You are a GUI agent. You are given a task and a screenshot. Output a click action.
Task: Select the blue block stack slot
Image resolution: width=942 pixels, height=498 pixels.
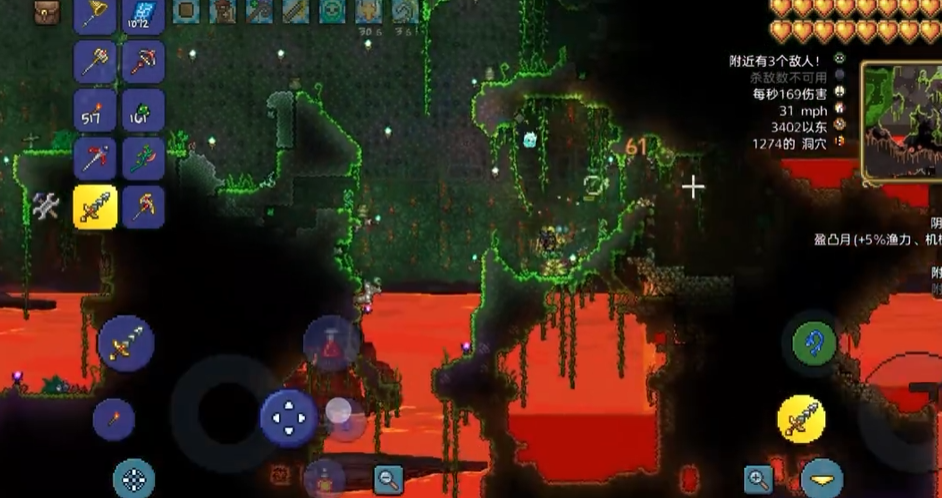pyautogui.click(x=144, y=14)
